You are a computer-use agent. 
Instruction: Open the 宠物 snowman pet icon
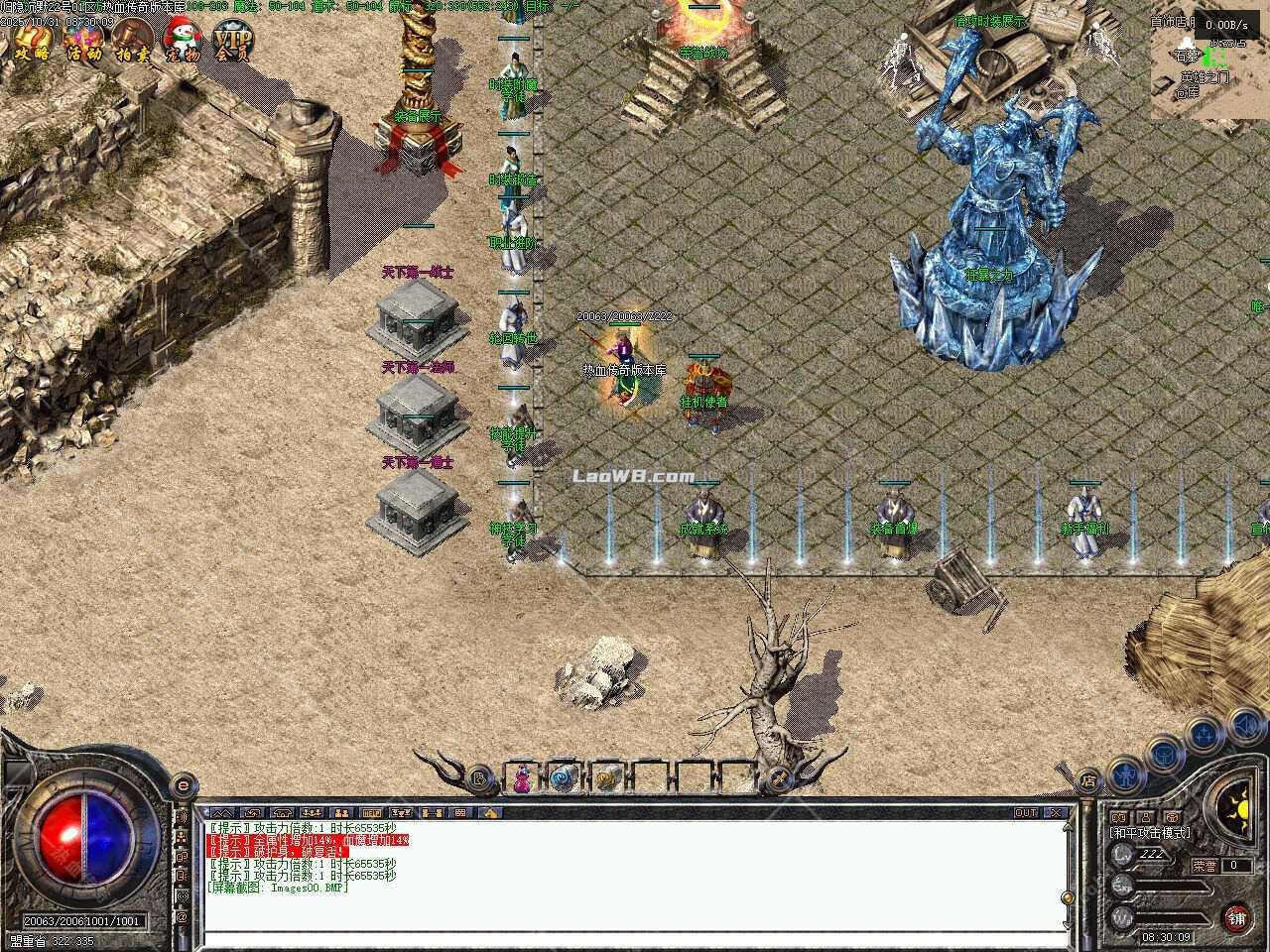pyautogui.click(x=183, y=41)
